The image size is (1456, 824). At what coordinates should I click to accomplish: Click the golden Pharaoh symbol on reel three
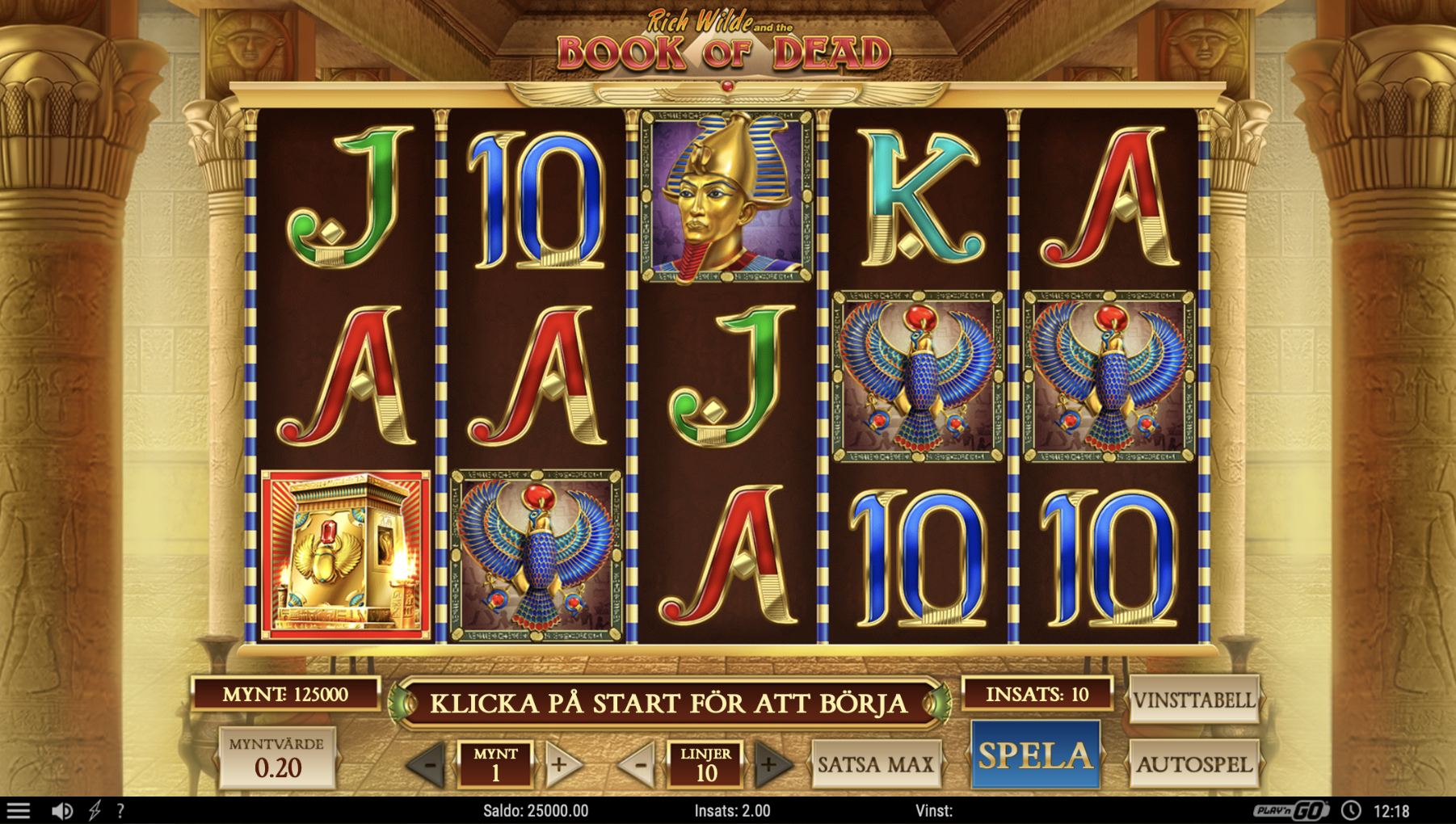click(x=725, y=196)
